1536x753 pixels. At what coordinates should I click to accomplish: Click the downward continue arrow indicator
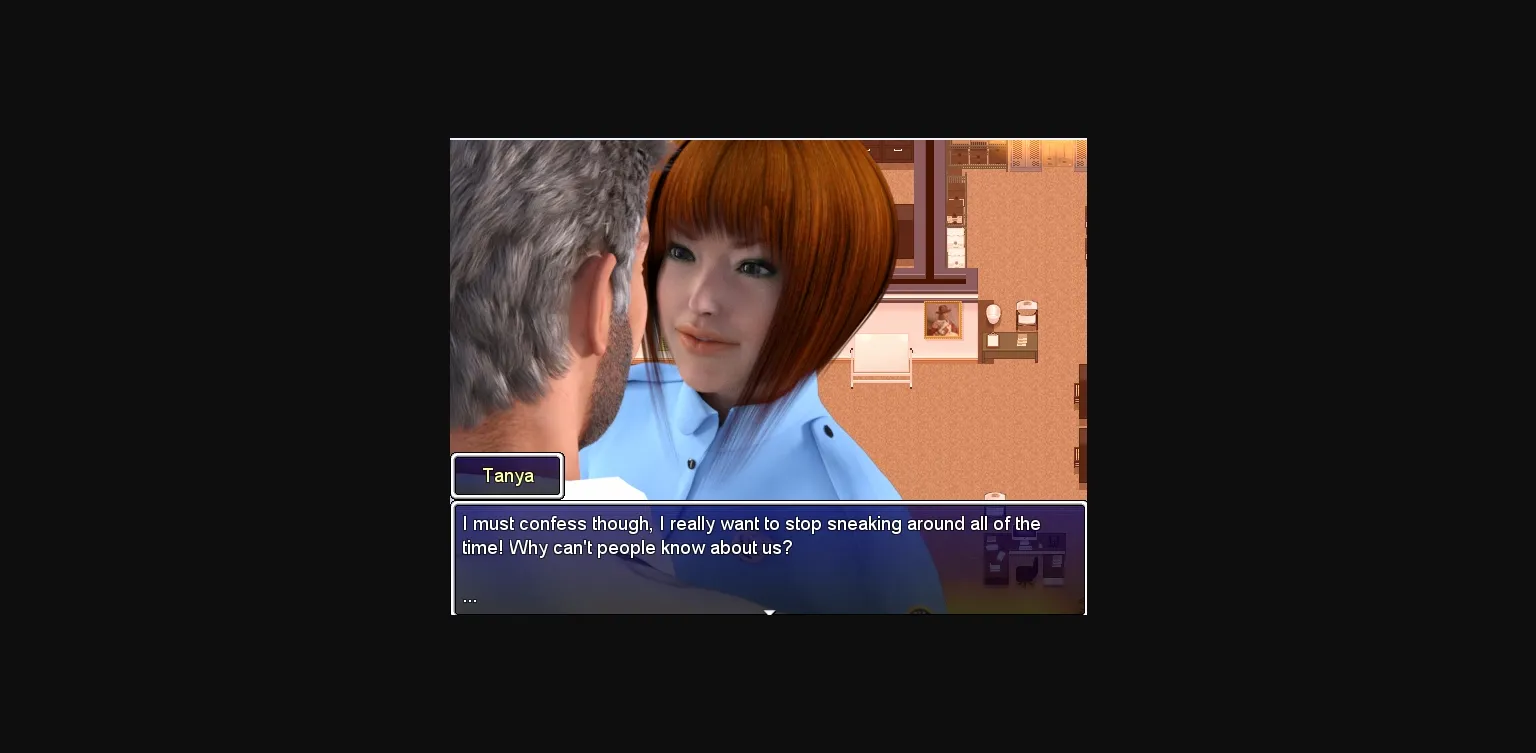point(769,611)
